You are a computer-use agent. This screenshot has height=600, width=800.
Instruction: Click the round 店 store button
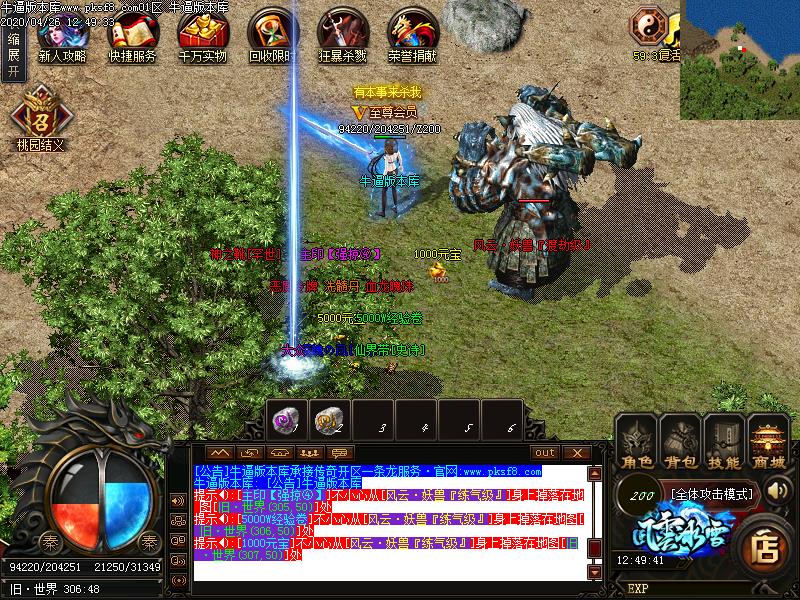coord(767,545)
